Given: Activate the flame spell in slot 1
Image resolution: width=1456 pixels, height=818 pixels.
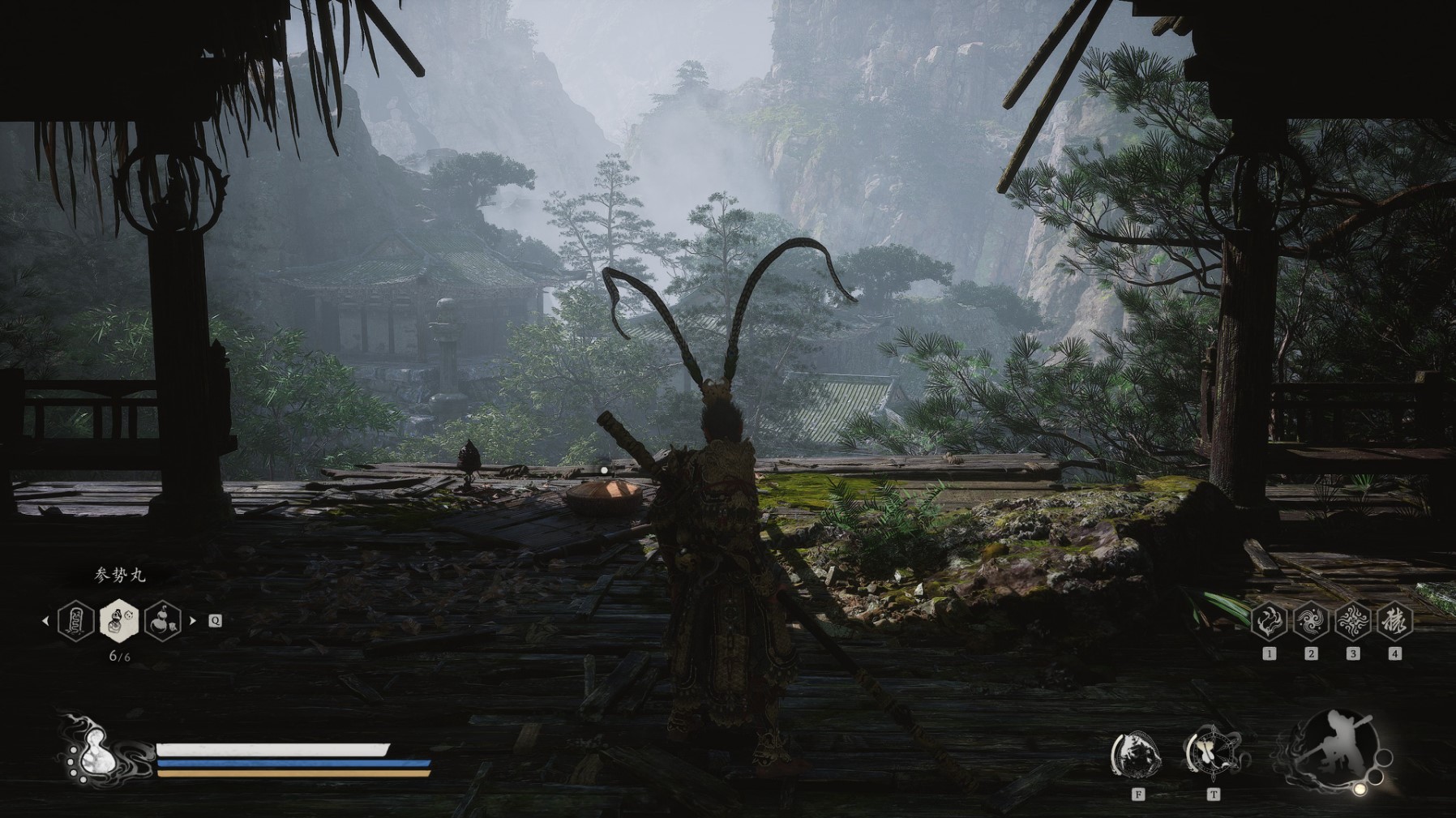Looking at the screenshot, I should click(1269, 622).
